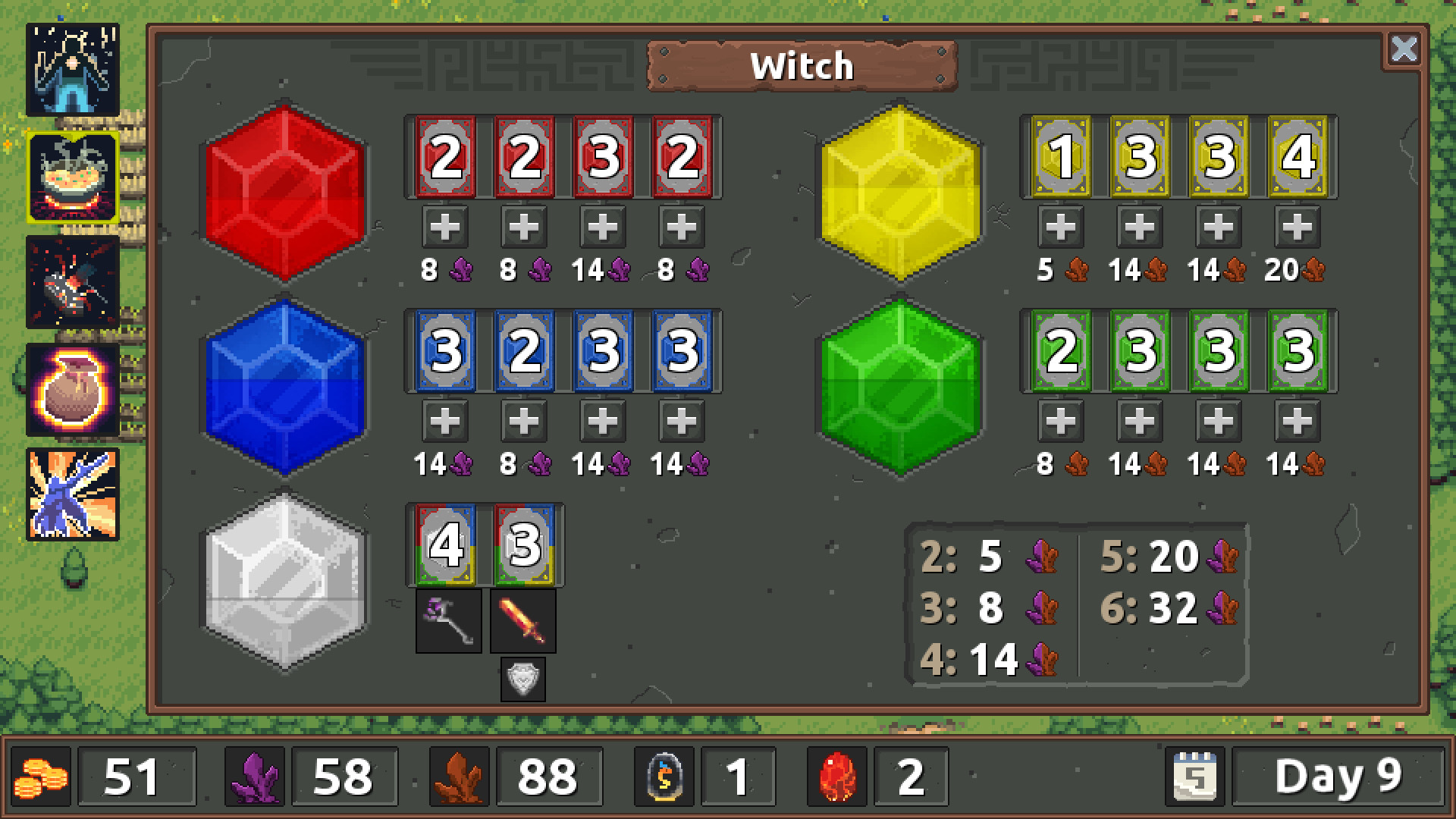Click the rainbow-bordered card showing 4
The height and width of the screenshot is (819, 1456).
(444, 544)
